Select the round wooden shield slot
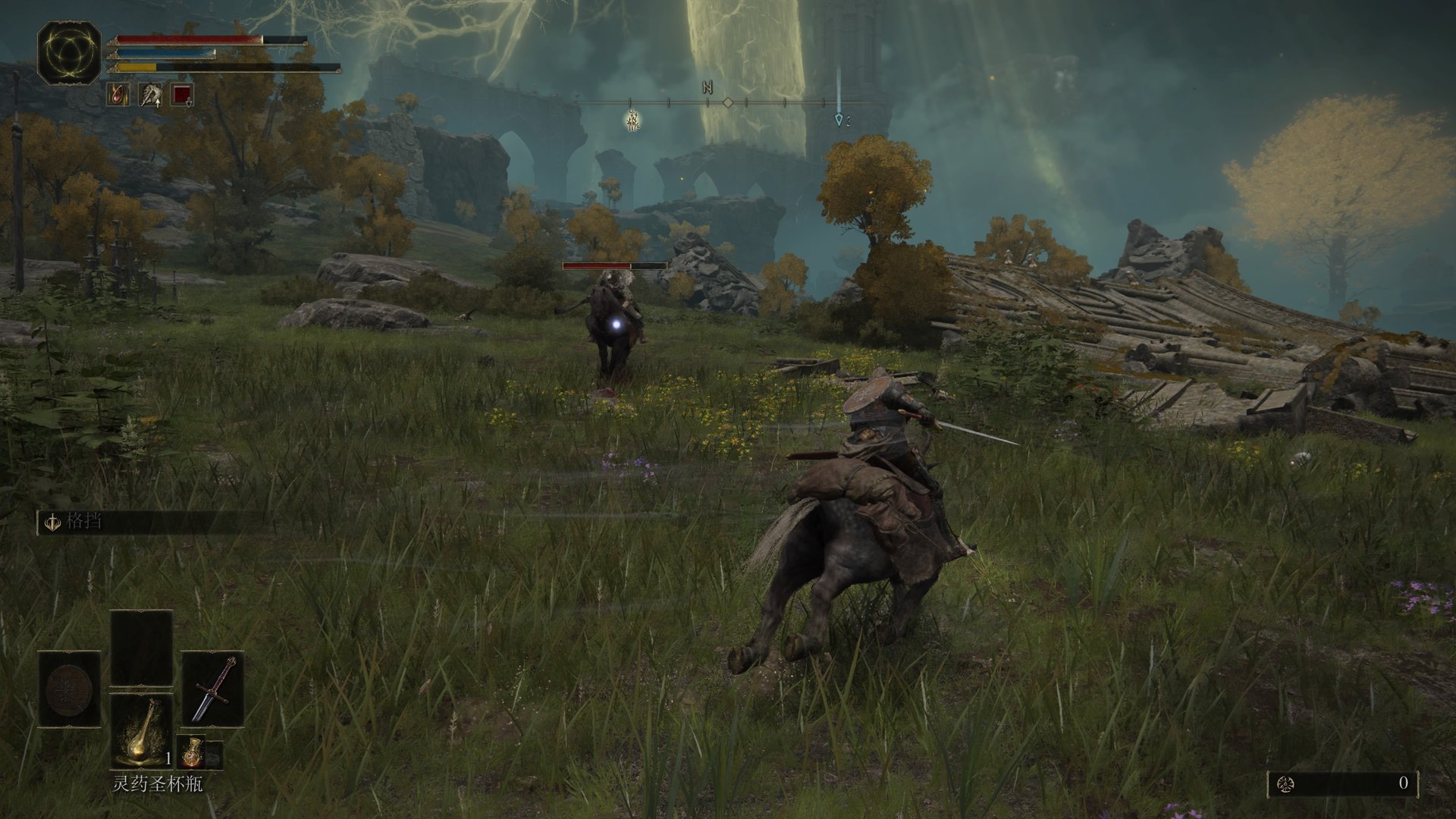 (70, 689)
